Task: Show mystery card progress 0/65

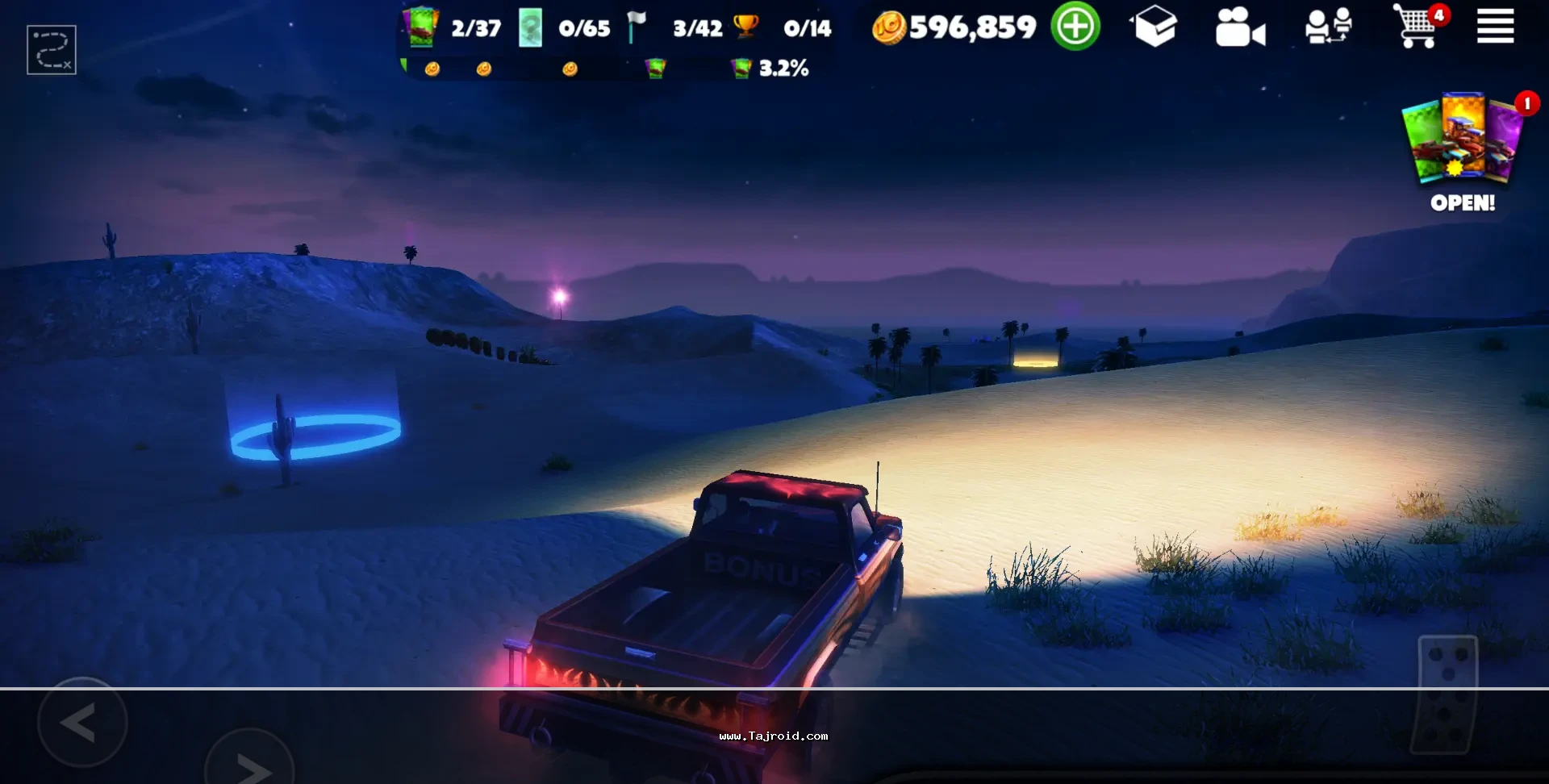Action: pos(564,28)
